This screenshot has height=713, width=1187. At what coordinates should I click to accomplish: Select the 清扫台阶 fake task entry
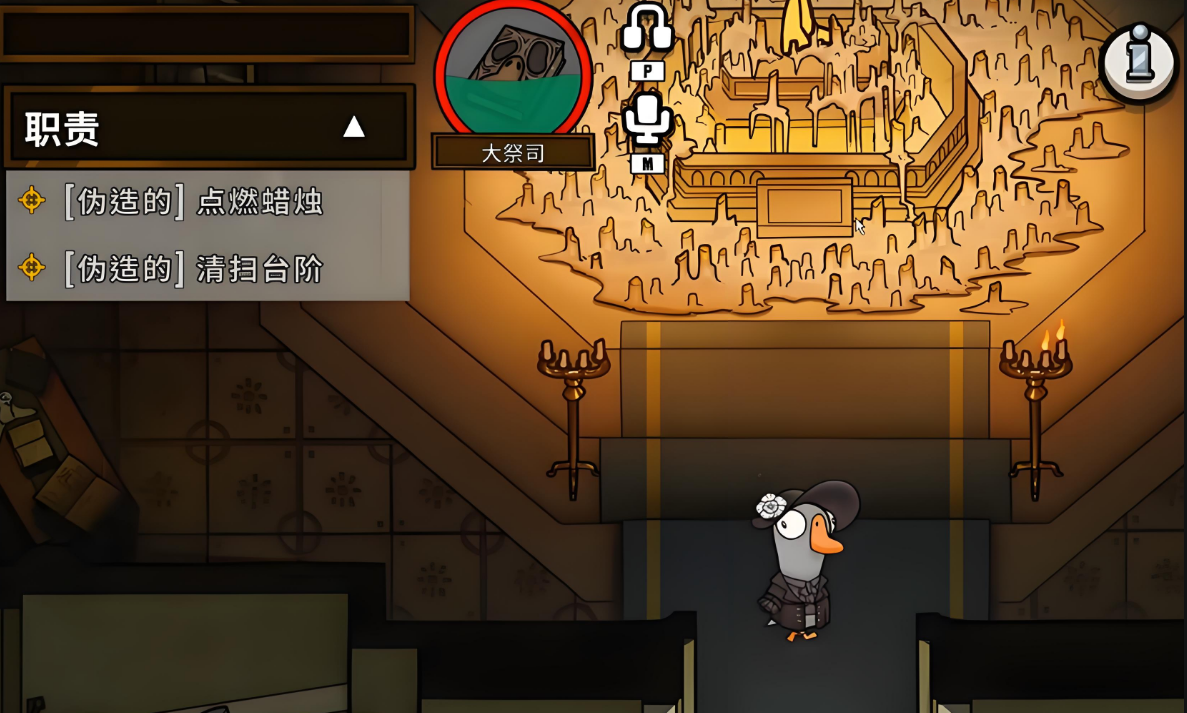pos(192,268)
